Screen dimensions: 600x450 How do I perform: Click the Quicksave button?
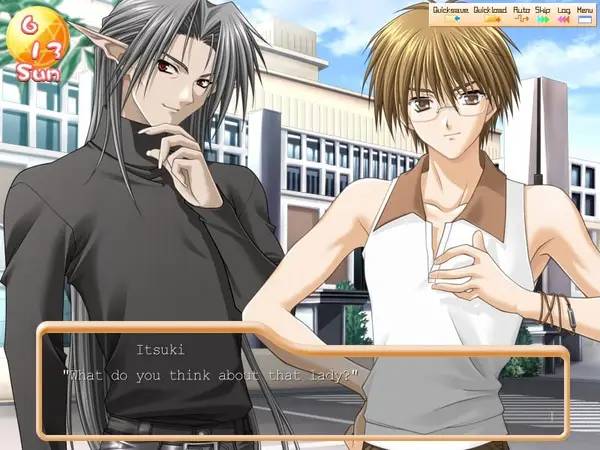451,12
